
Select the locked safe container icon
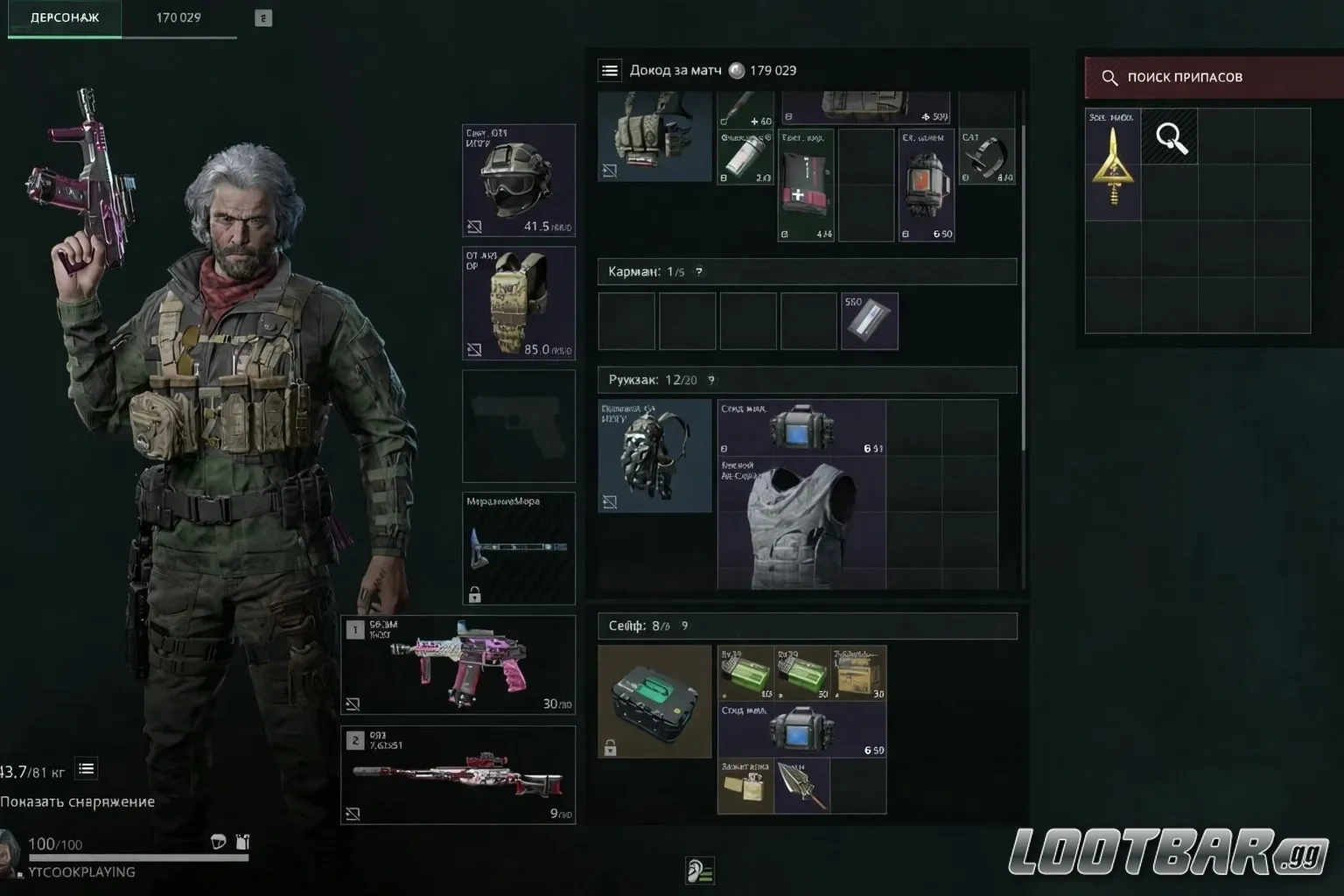click(x=654, y=701)
